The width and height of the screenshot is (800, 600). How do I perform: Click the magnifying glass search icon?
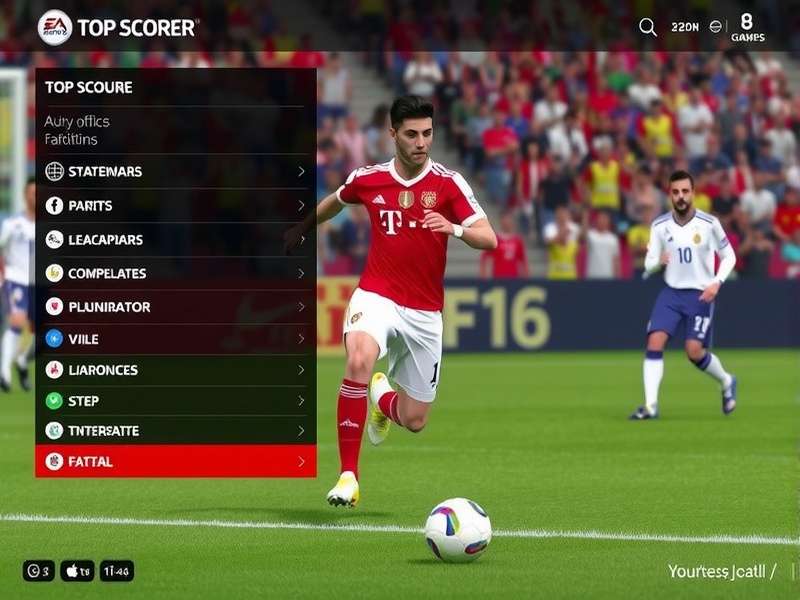click(x=648, y=27)
